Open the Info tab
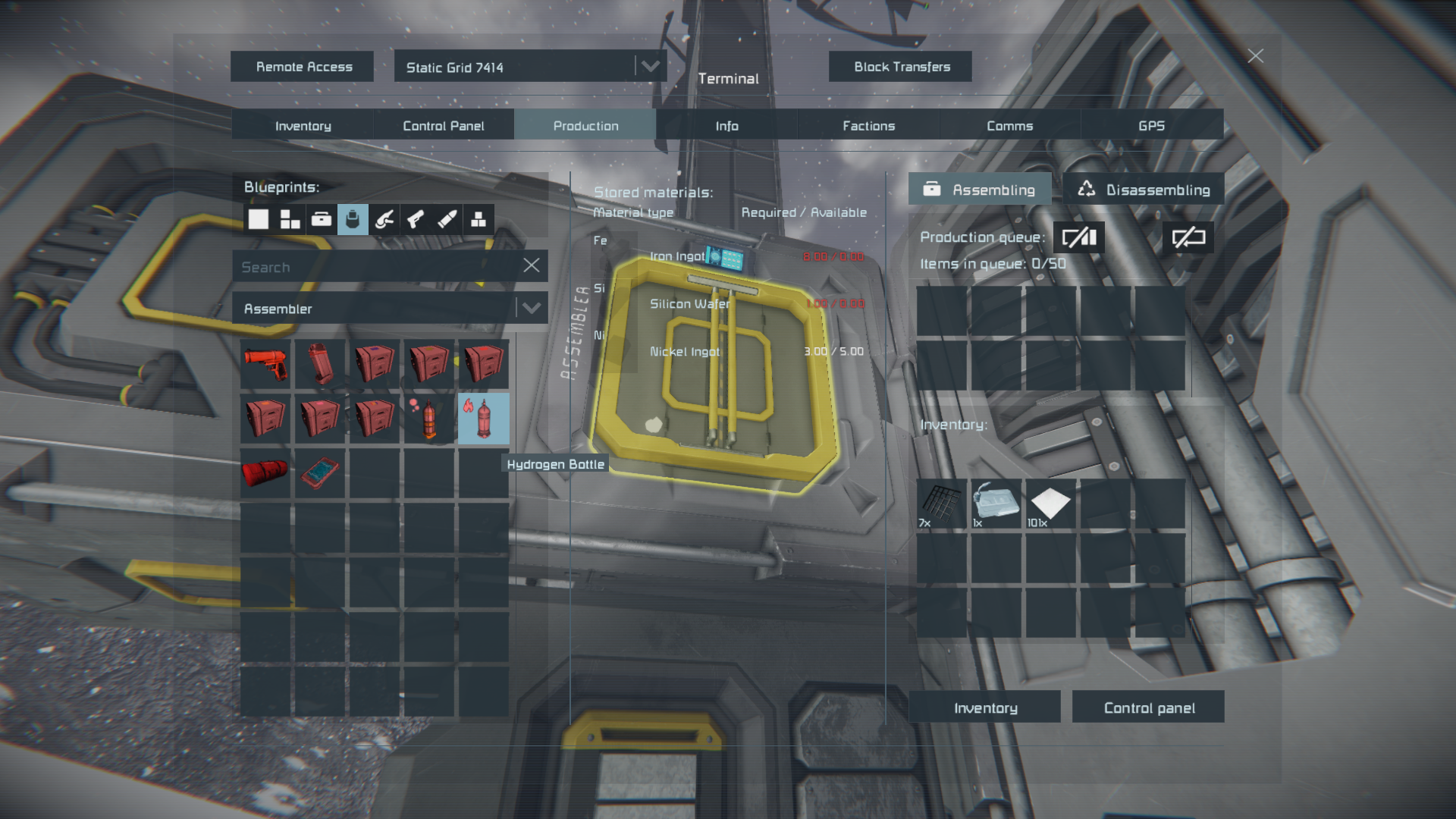The height and width of the screenshot is (819, 1456). pos(726,126)
